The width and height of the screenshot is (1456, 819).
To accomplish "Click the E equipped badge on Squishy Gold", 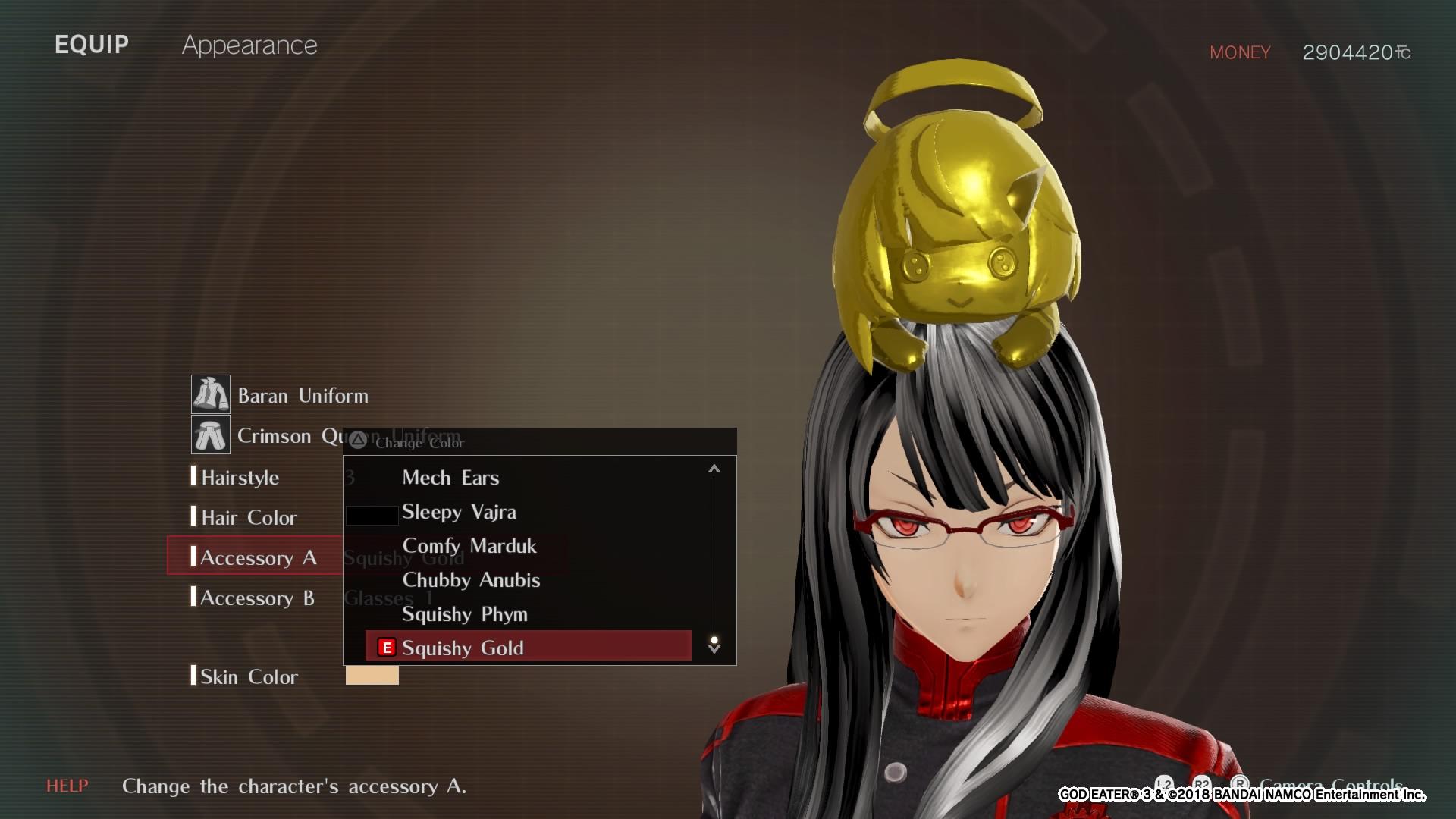I will click(x=386, y=648).
